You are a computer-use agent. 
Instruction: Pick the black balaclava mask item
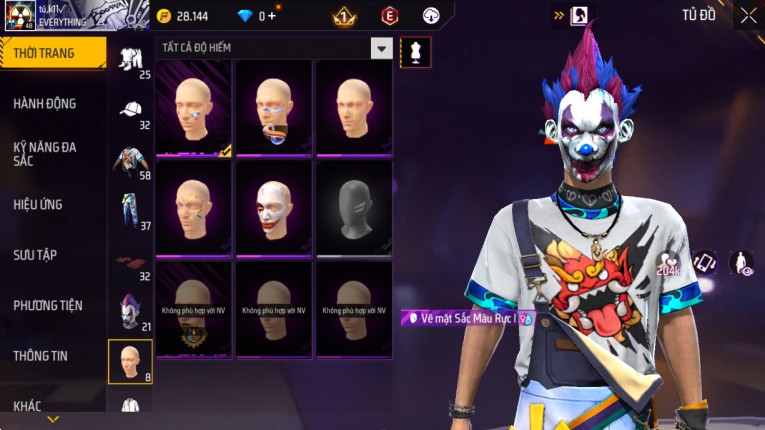[354, 207]
